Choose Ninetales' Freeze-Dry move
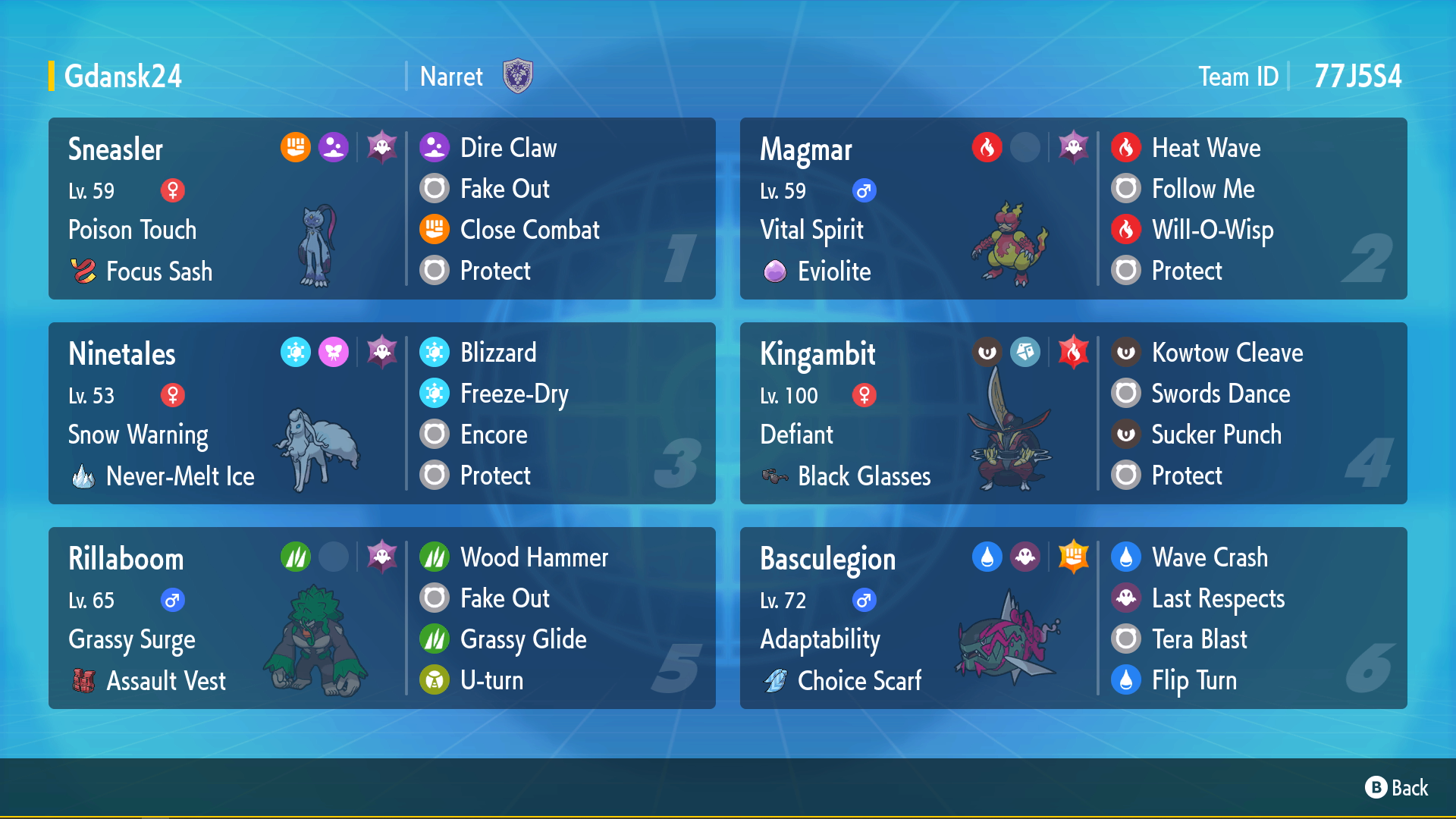Screen dimensions: 1456x819 (x=513, y=394)
